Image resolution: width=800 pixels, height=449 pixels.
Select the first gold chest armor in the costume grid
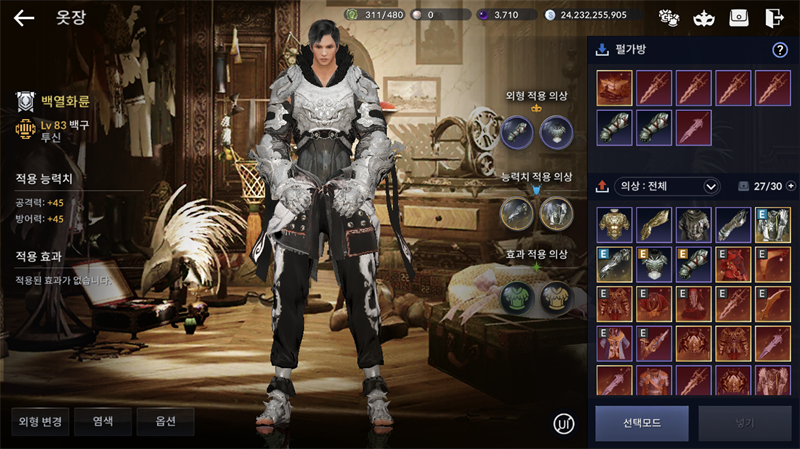[614, 225]
